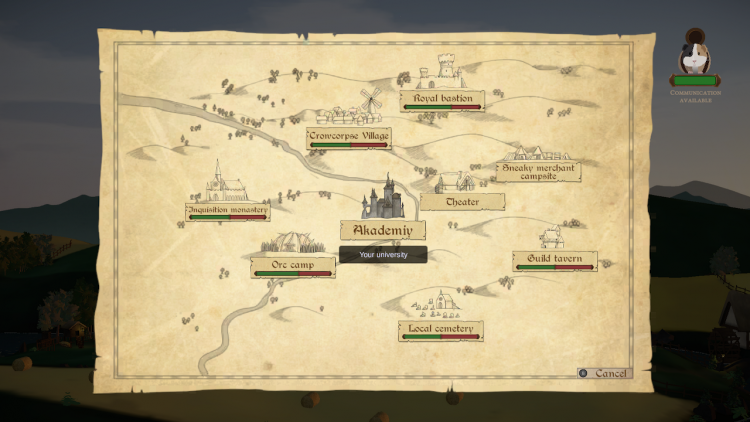Open the Local cemetery location

click(x=440, y=328)
